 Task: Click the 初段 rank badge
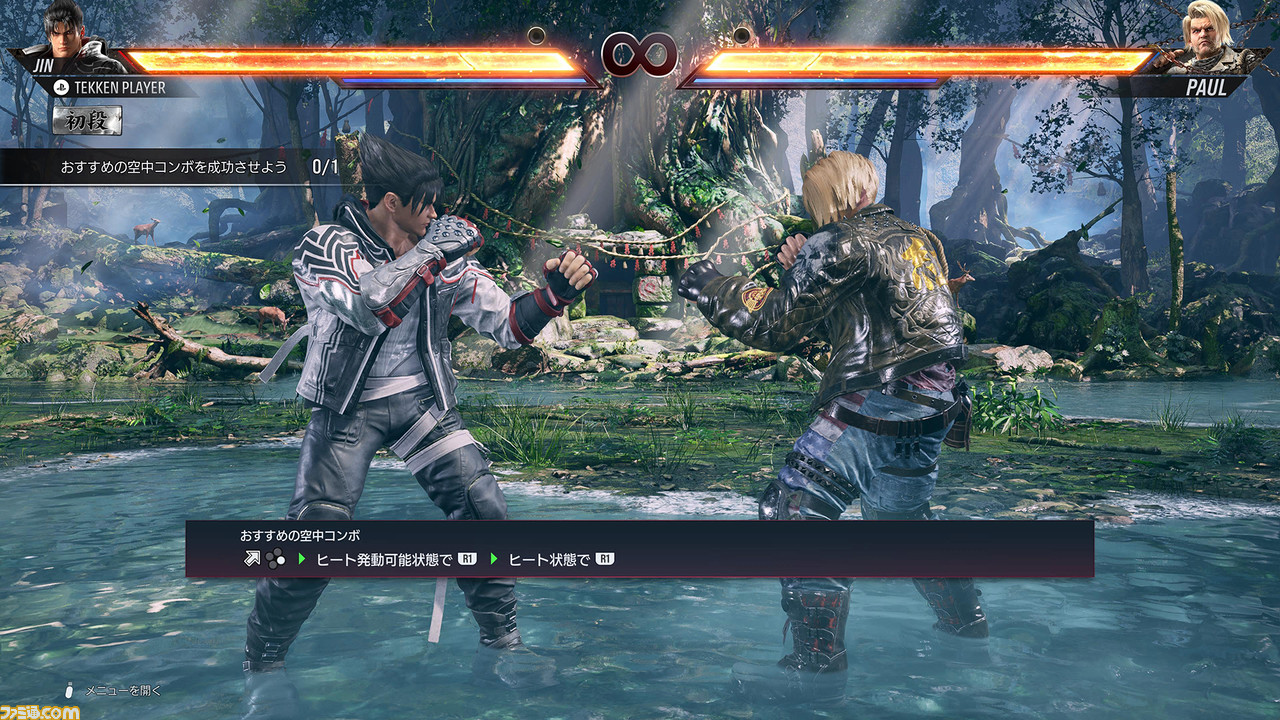point(87,122)
